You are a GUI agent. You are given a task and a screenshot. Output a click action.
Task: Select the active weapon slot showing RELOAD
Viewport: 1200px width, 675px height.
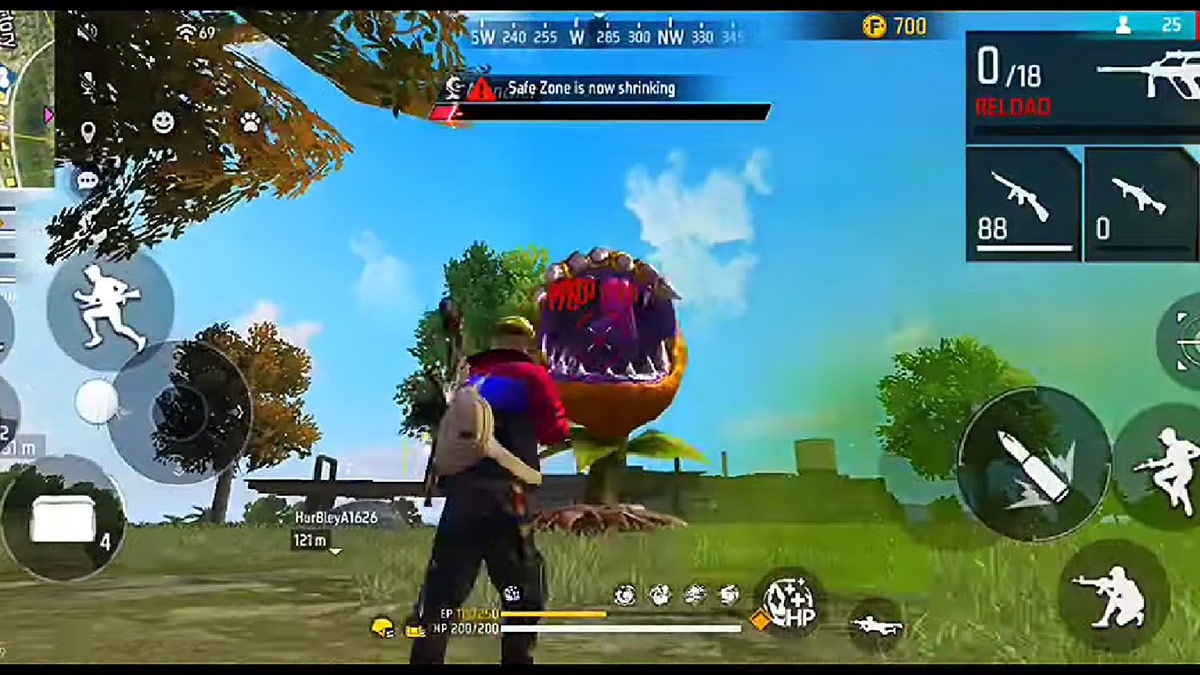[1081, 85]
